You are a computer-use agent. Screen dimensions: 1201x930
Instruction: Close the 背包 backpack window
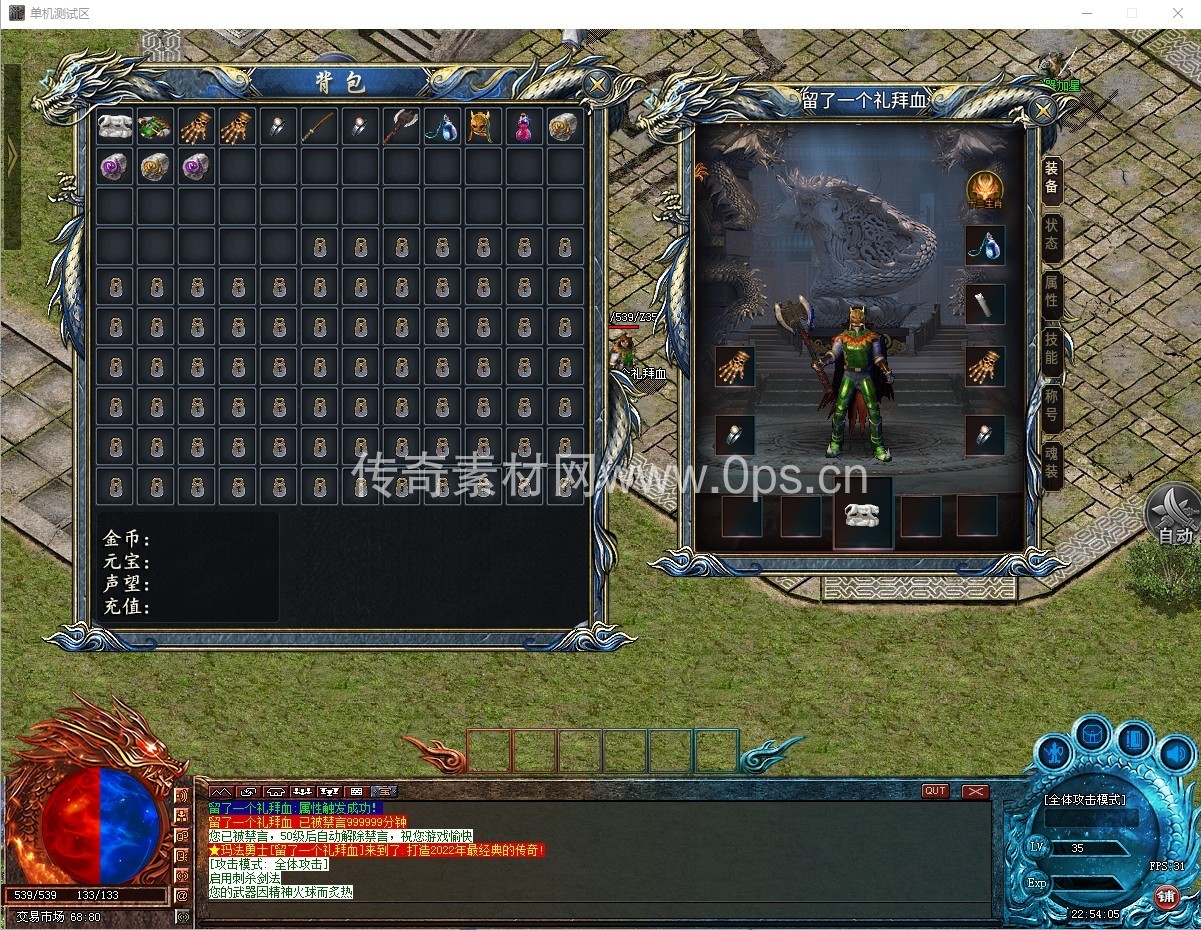[x=596, y=84]
